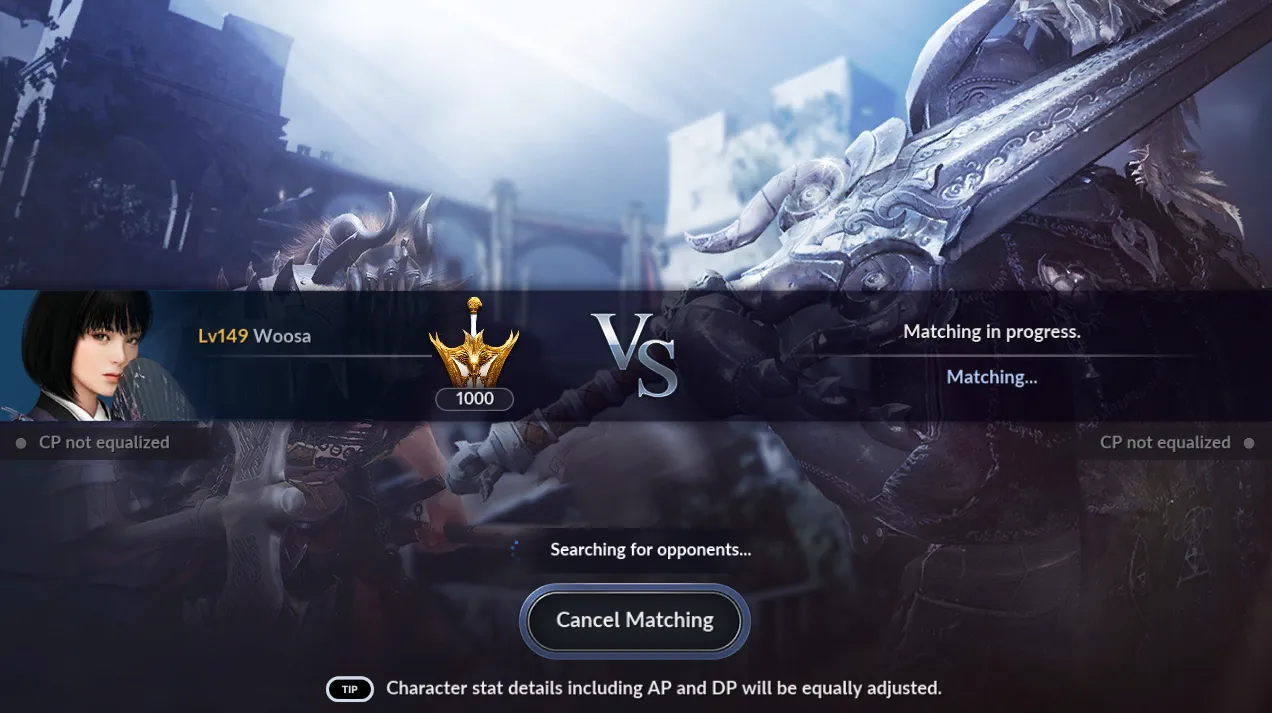Click the golden sword rank emblem
Viewport: 1272px width, 713px height.
tap(474, 345)
